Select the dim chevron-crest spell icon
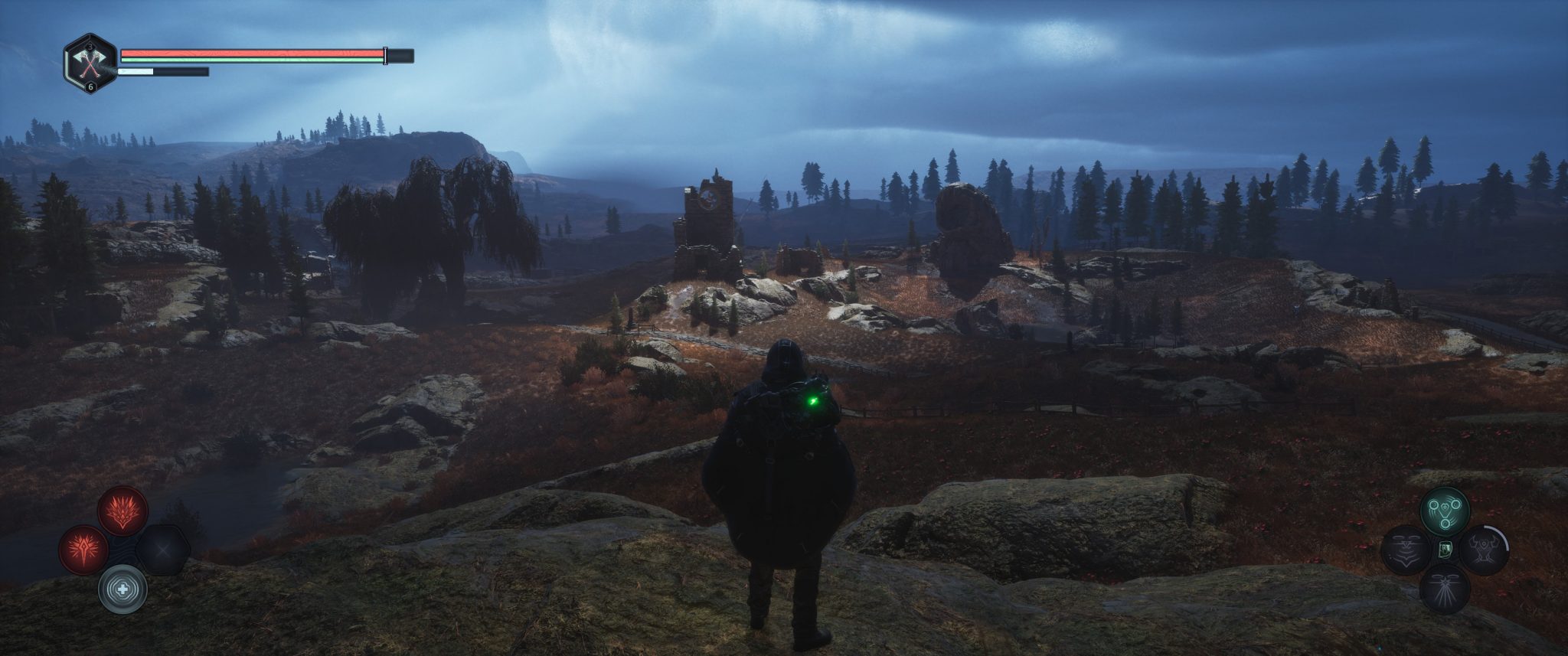The width and height of the screenshot is (1568, 656). 1406,550
